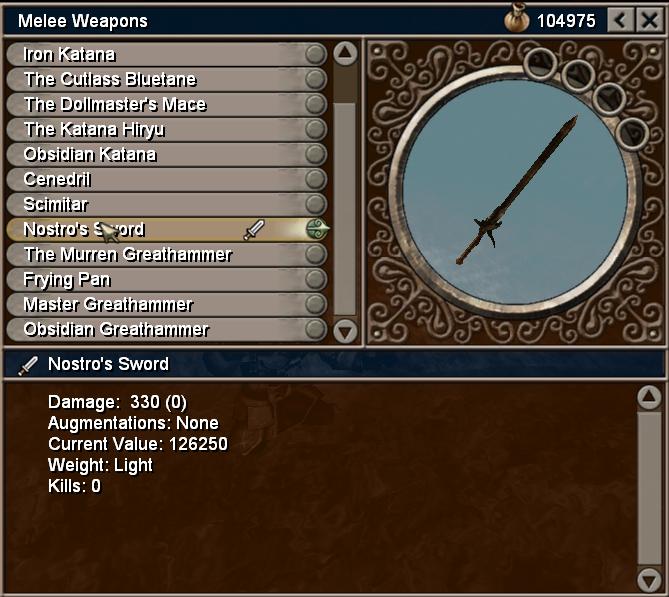Image resolution: width=669 pixels, height=597 pixels.
Task: Go back using the arrow button
Action: 622,20
